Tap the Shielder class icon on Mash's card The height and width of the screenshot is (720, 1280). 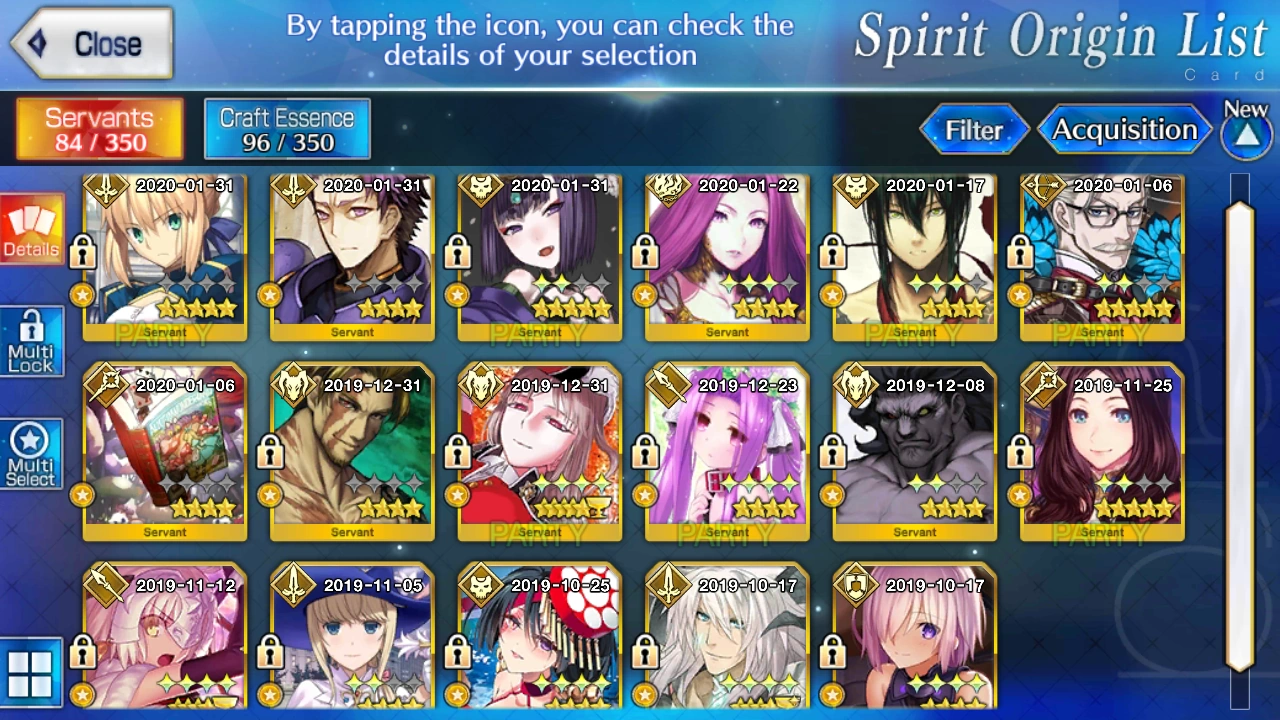[x=858, y=588]
